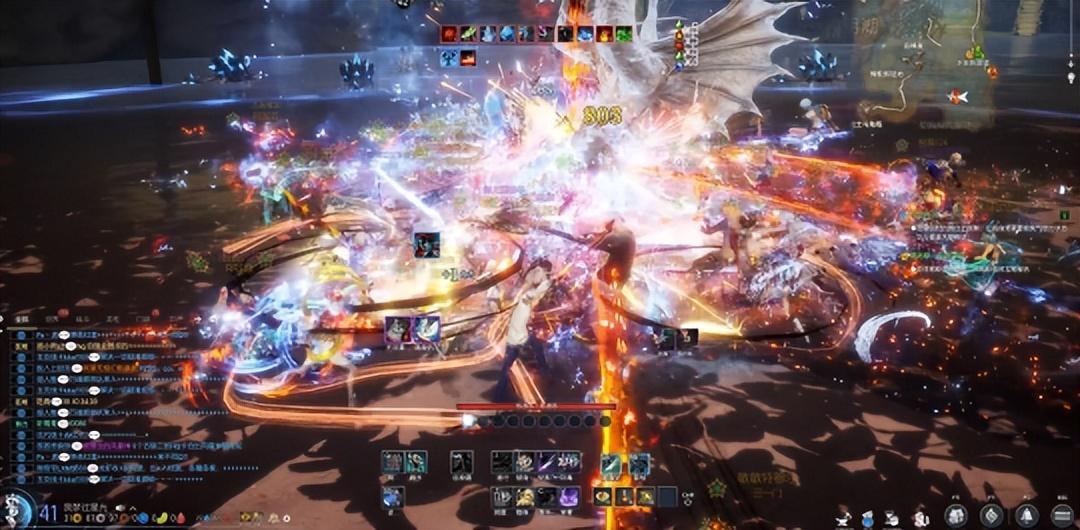Click the red buff icon above the boss

pyautogui.click(x=449, y=34)
